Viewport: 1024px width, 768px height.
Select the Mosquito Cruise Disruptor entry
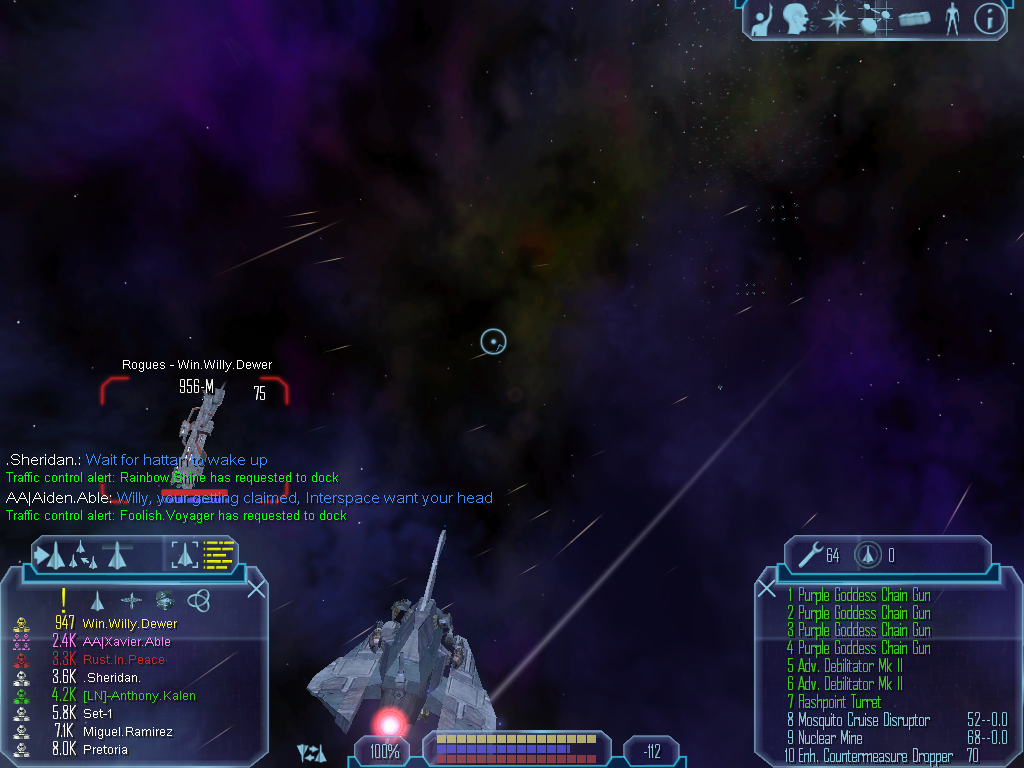[864, 720]
